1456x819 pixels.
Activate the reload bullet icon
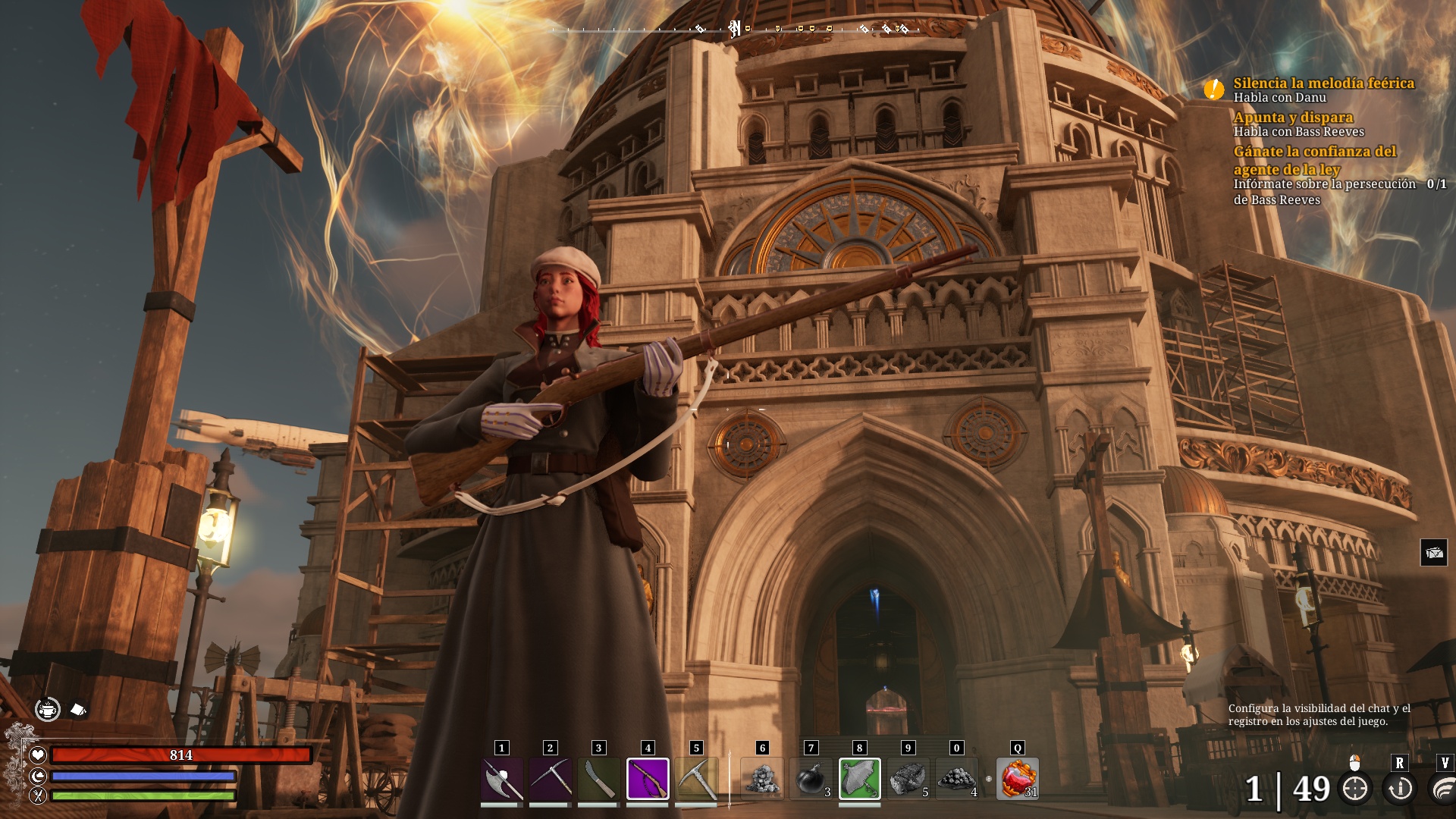(1400, 789)
